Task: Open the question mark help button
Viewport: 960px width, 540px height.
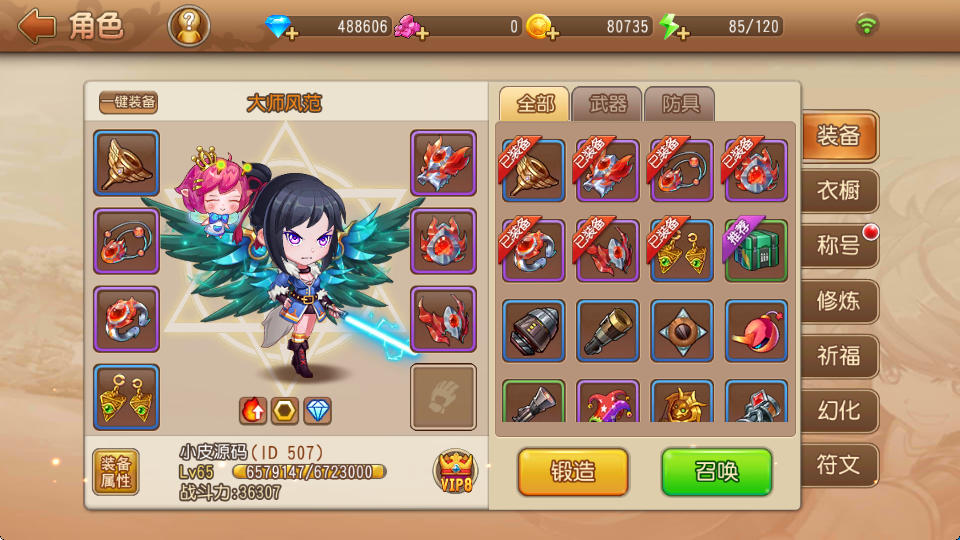Action: [x=188, y=26]
